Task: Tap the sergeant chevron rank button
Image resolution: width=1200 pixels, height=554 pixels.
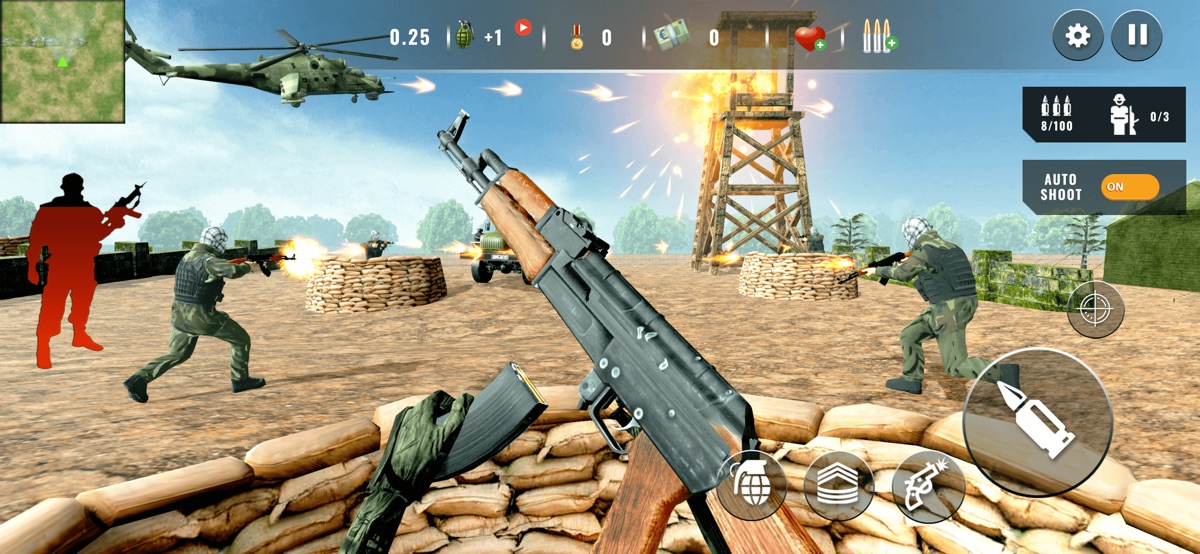Action: tap(839, 486)
